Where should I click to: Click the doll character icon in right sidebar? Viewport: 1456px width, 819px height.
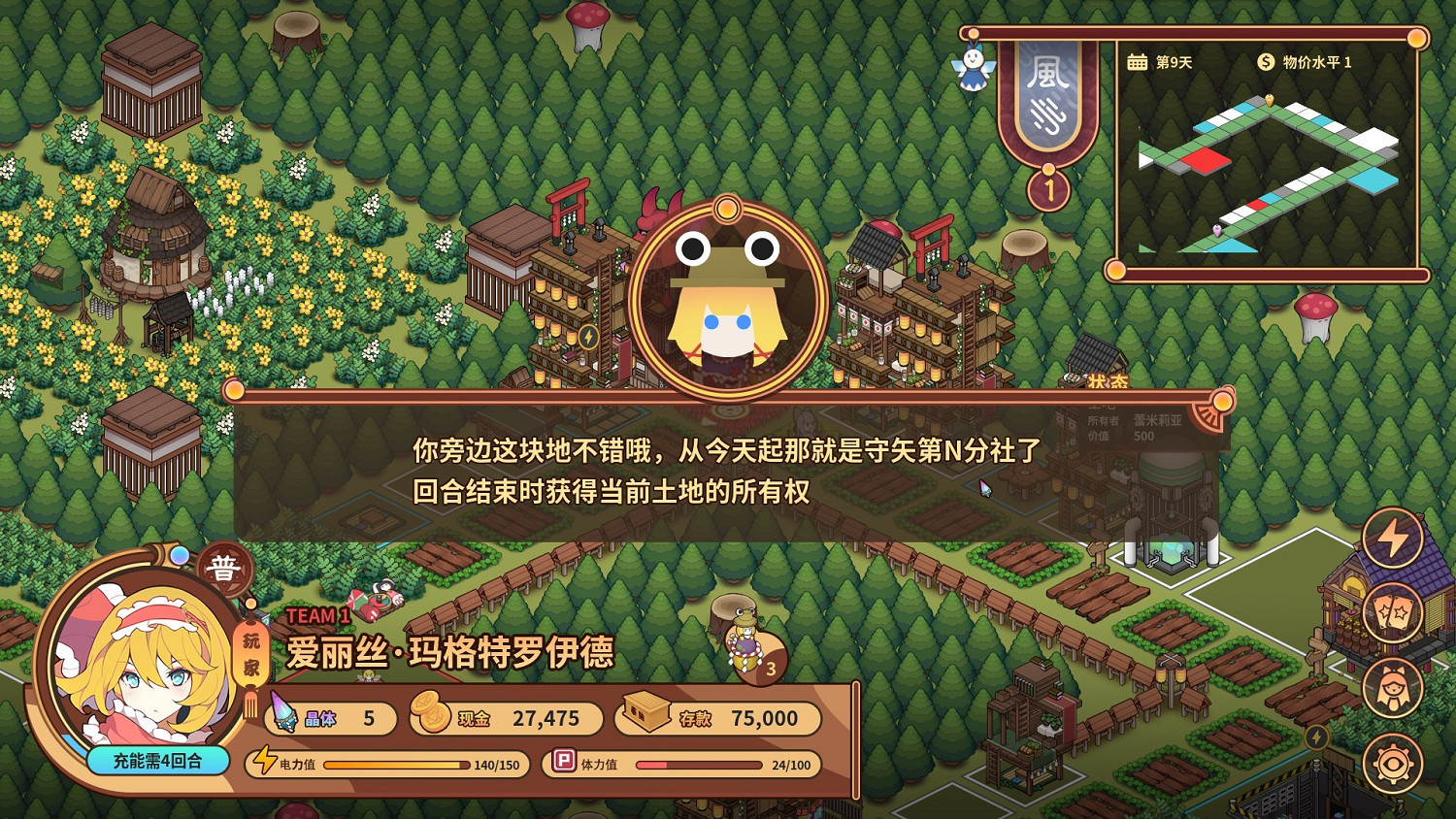(1393, 686)
